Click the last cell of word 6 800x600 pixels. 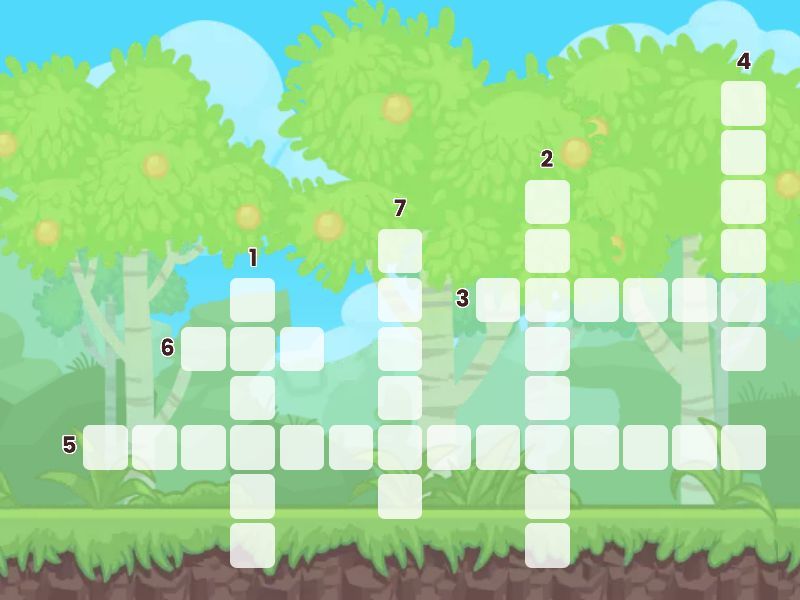(301, 349)
